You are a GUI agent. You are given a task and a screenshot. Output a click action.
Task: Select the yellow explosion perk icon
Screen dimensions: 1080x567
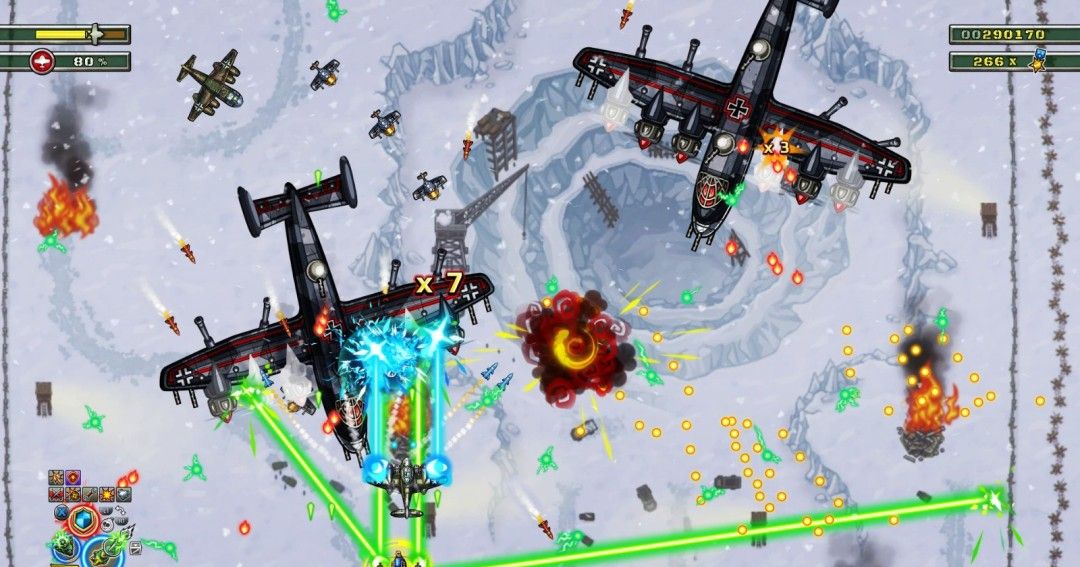pos(107,494)
